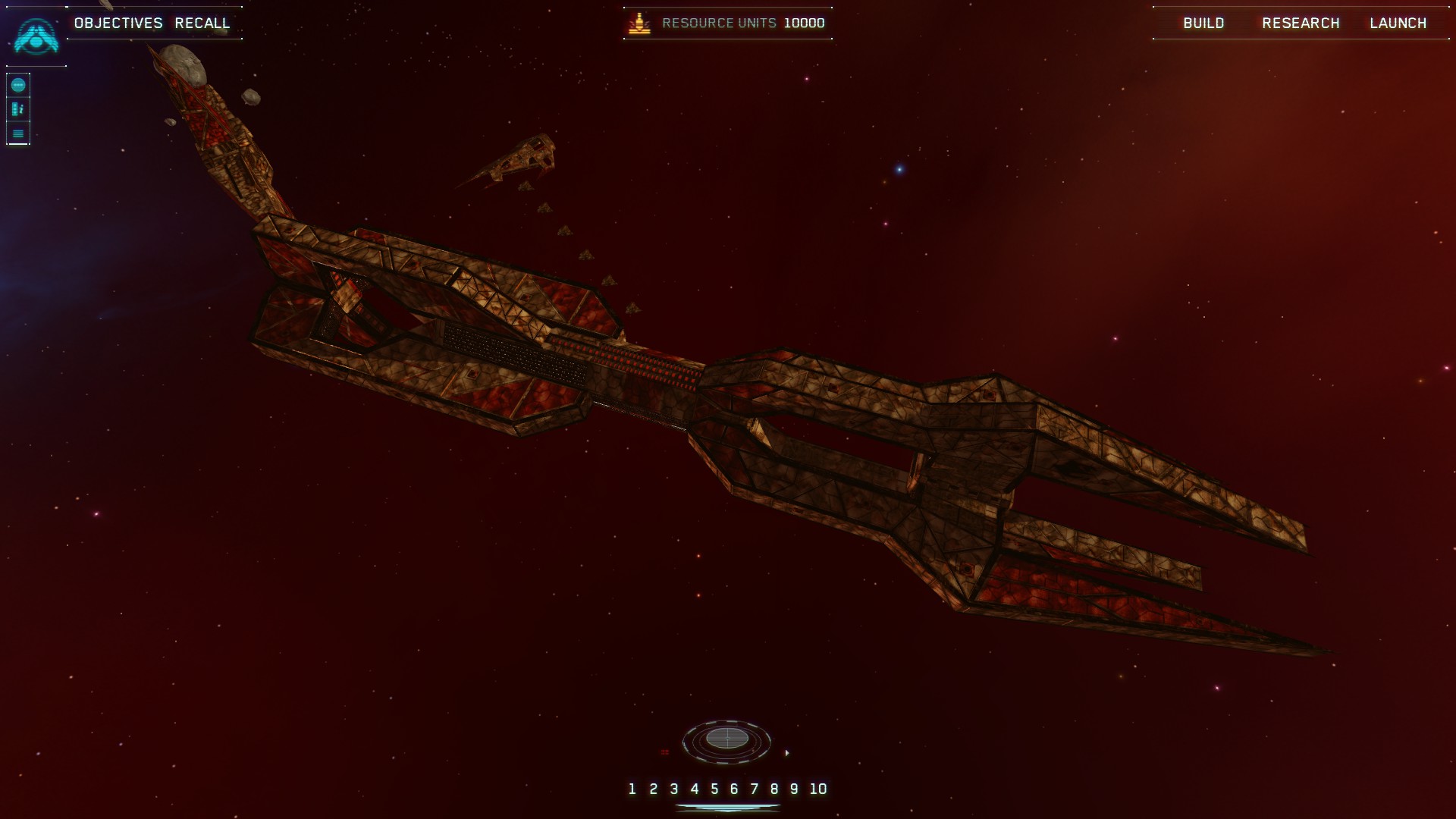This screenshot has width=1456, height=819.
Task: Click the round three-dot icon
Action: coord(18,85)
